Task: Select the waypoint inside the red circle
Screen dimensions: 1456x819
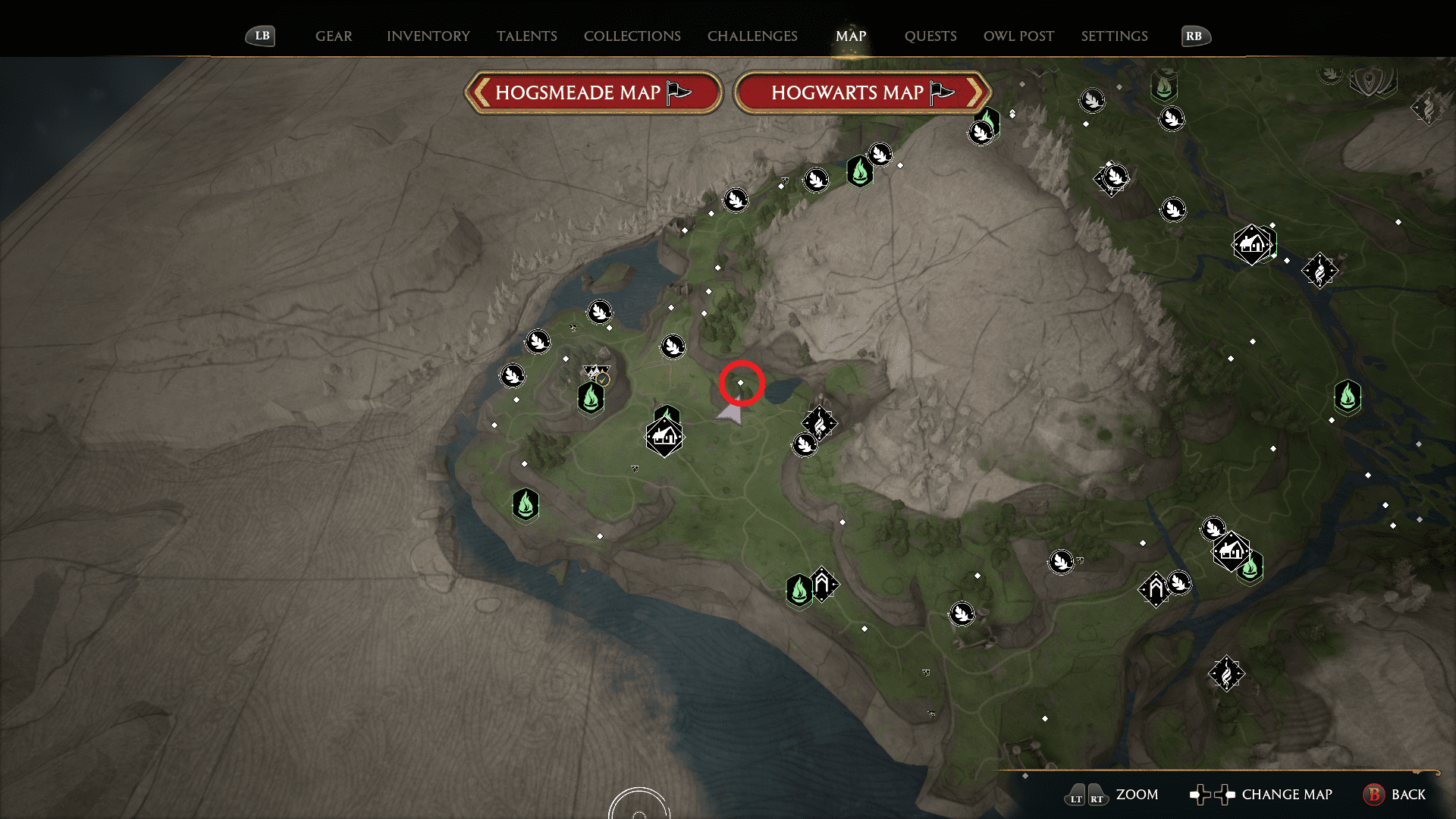Action: tap(741, 384)
